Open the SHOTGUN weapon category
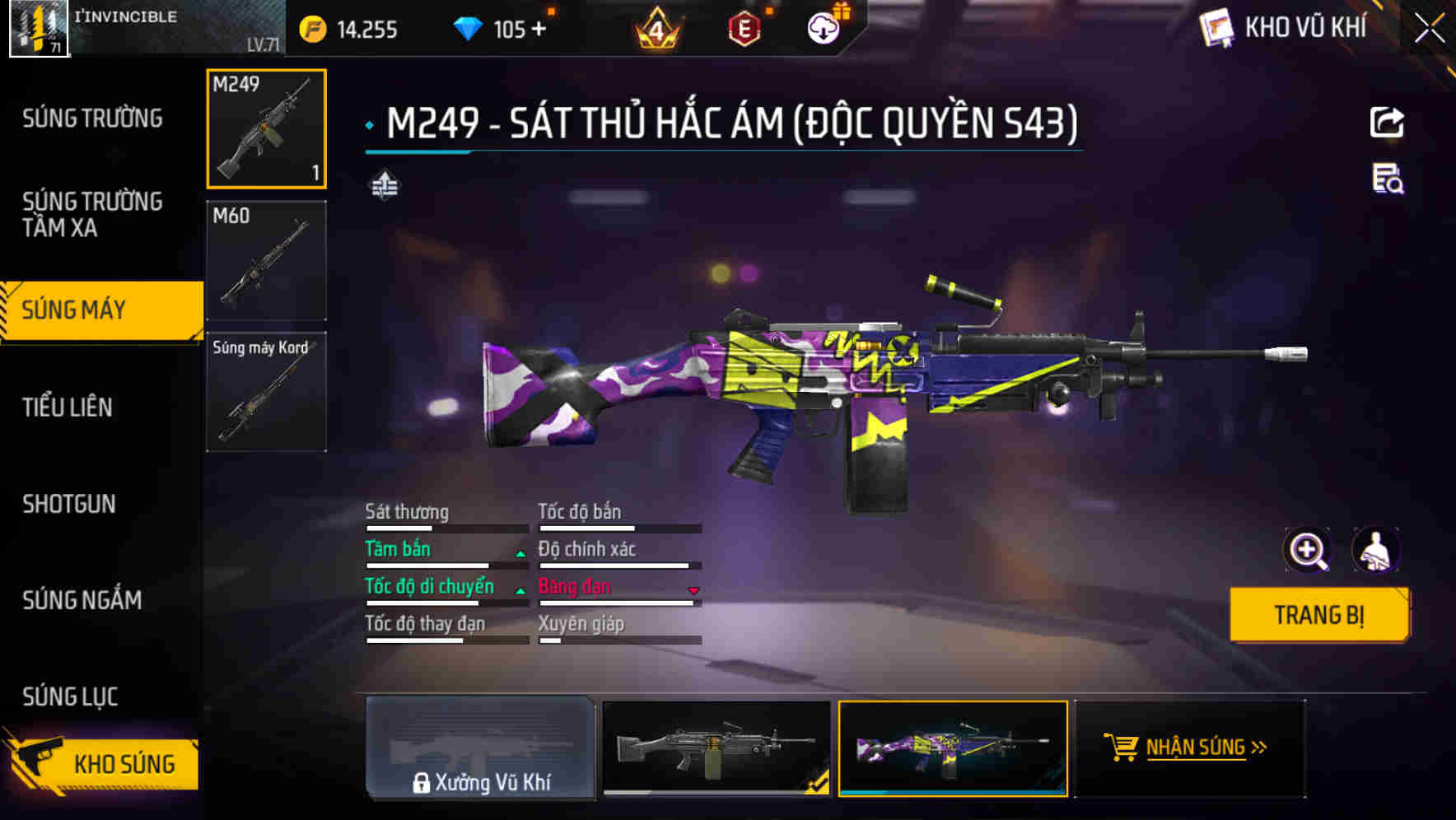Viewport: 1456px width, 820px height. [x=70, y=504]
